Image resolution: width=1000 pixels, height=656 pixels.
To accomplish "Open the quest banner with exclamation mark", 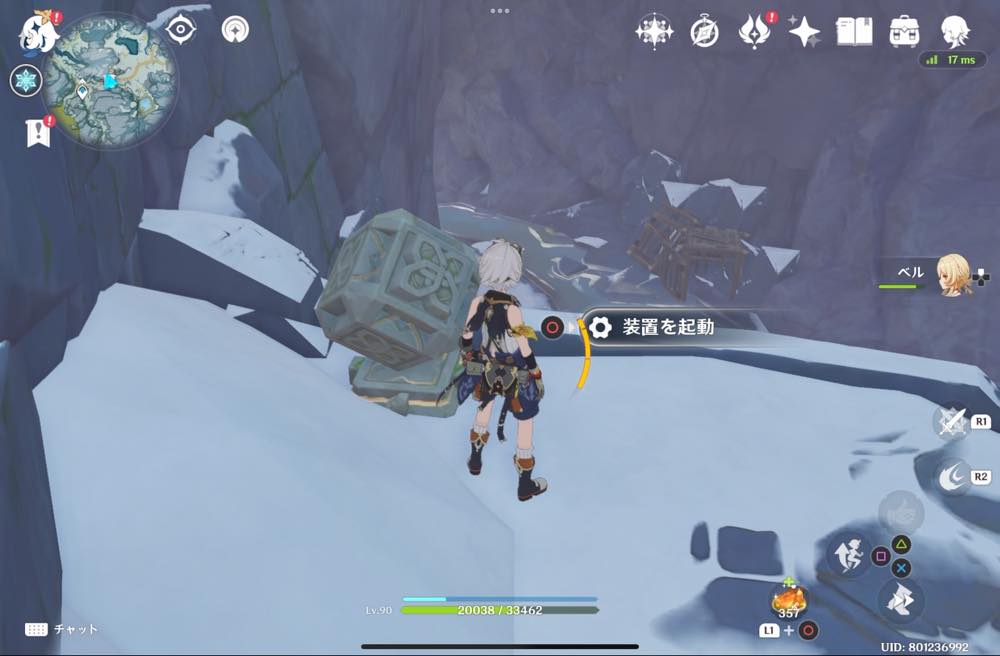I will [38, 132].
